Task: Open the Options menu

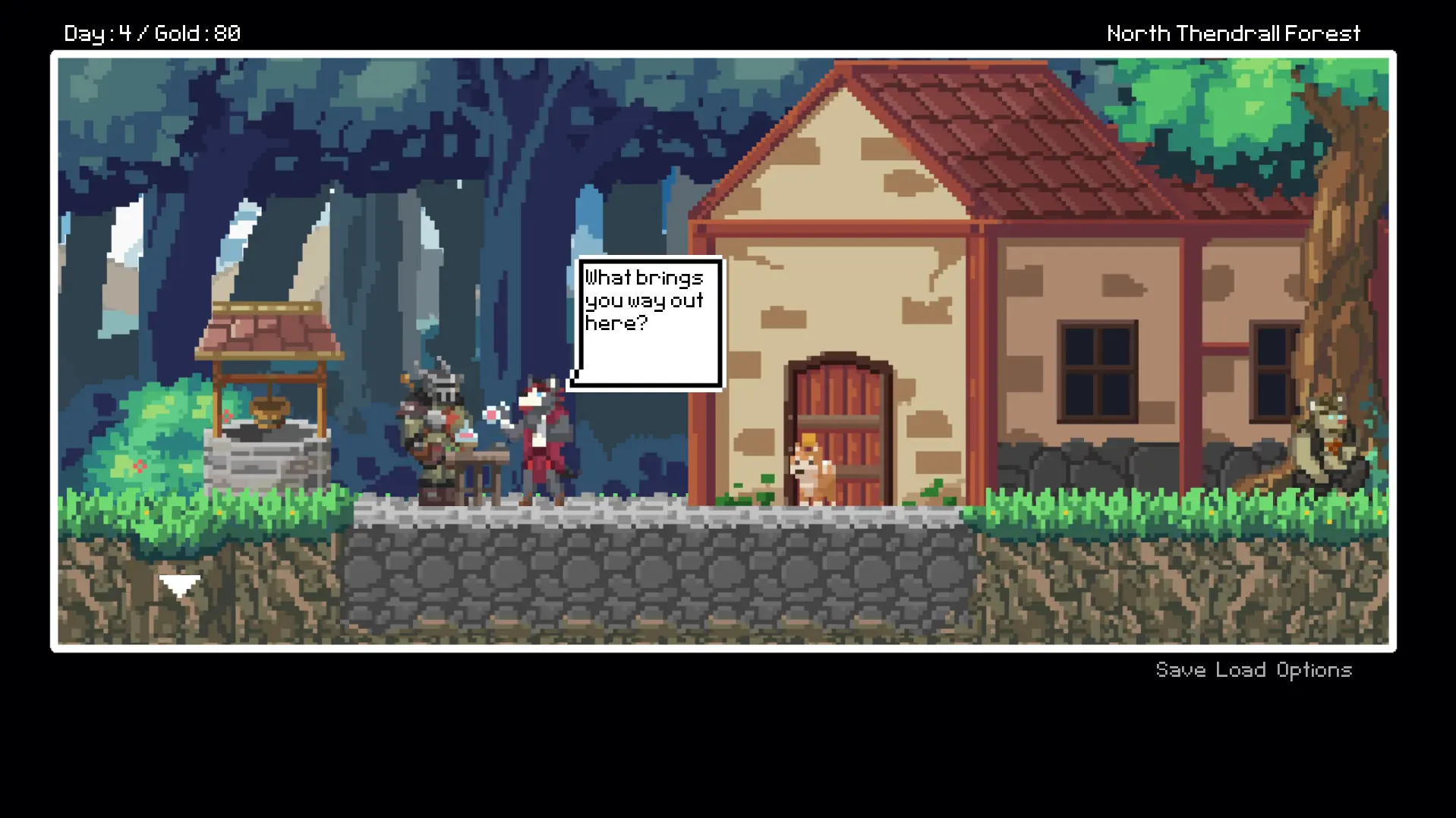Action: 1313,670
